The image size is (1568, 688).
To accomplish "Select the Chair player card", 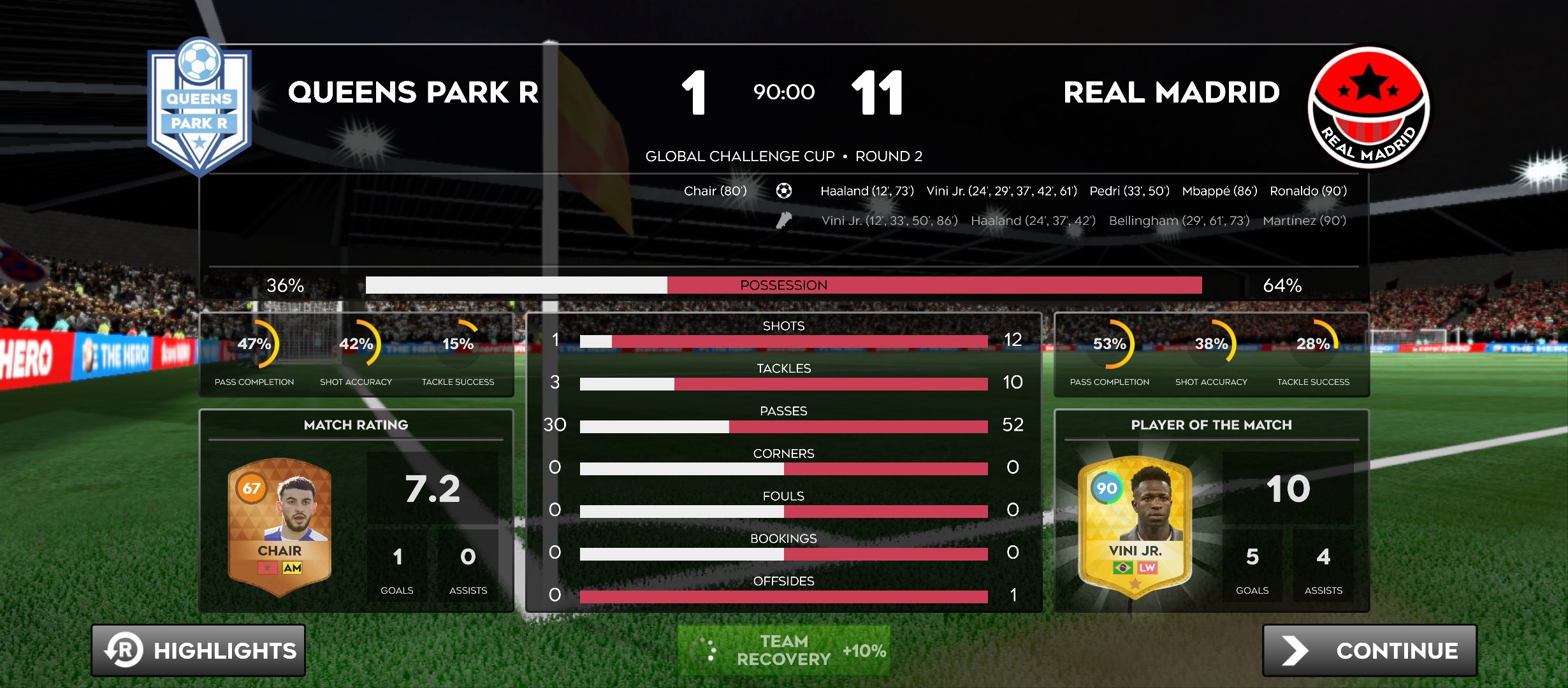I will [280, 527].
